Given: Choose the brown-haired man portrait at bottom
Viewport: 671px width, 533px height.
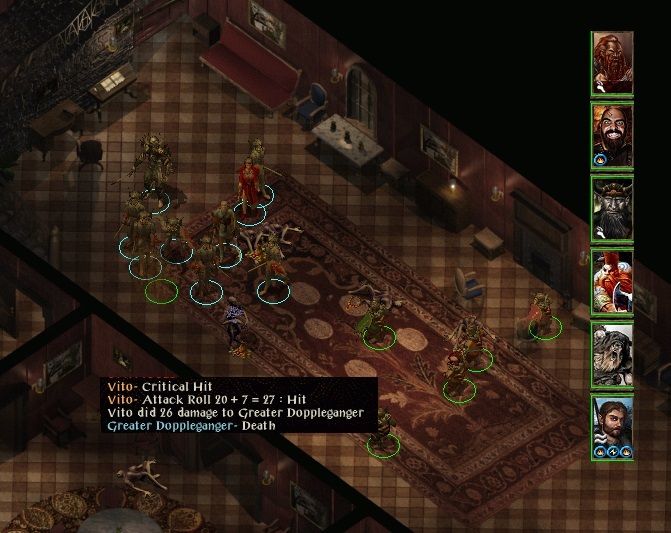Looking at the screenshot, I should (613, 425).
